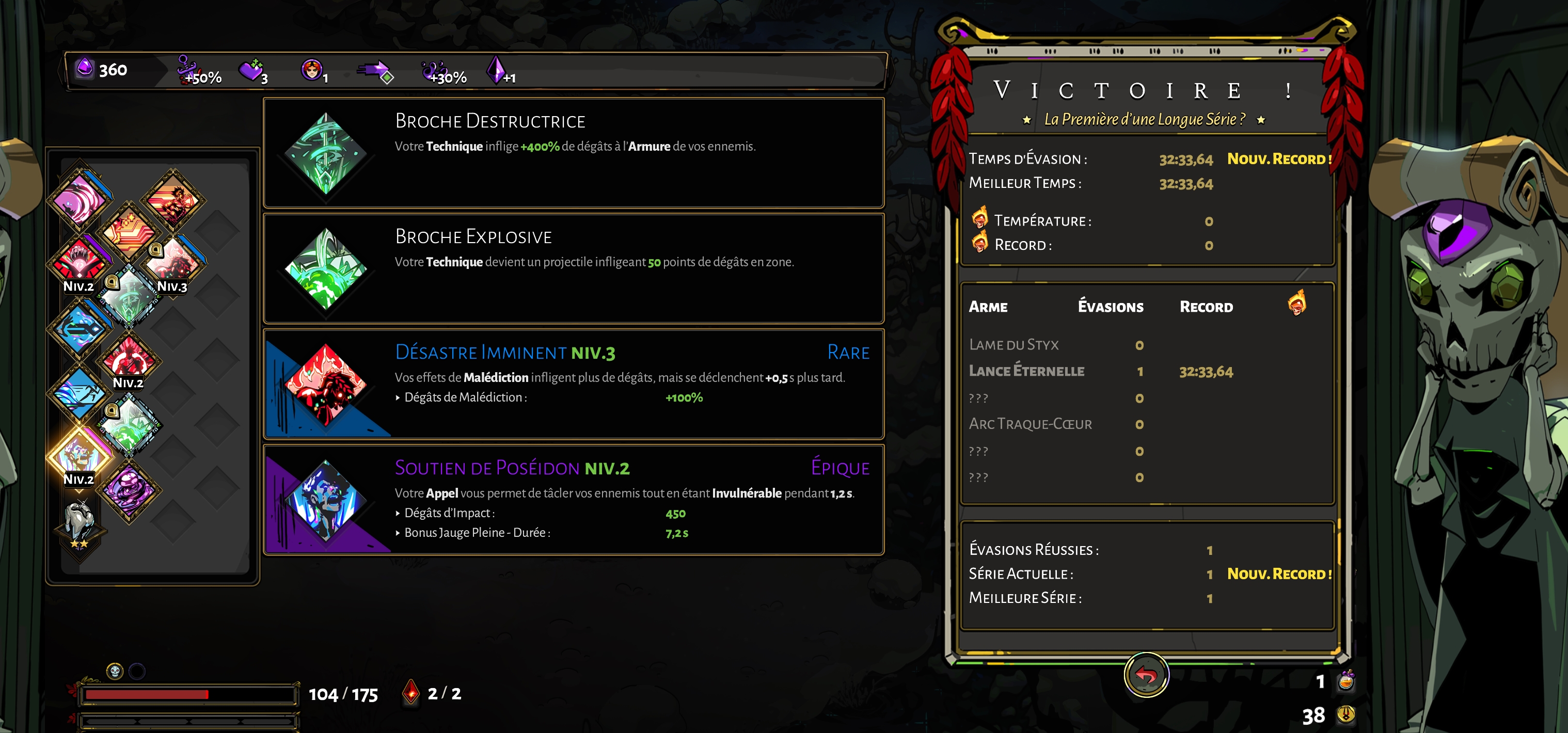Image resolution: width=1568 pixels, height=733 pixels.
Task: Choose the highlighted Poseidon face boon icon
Action: click(x=79, y=454)
